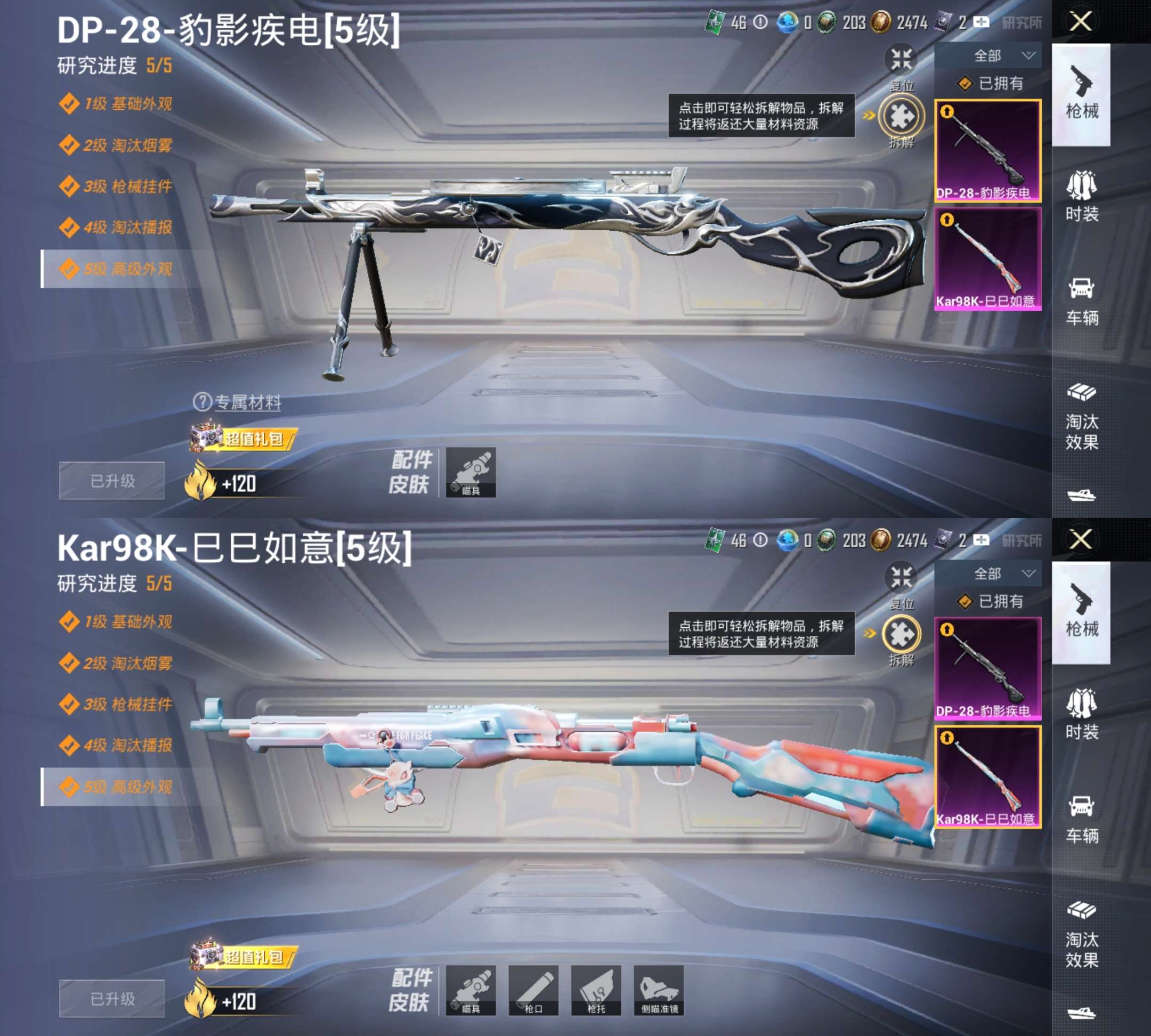Click the 已升级 upgraded button
Image resolution: width=1151 pixels, height=1036 pixels.
tap(111, 481)
